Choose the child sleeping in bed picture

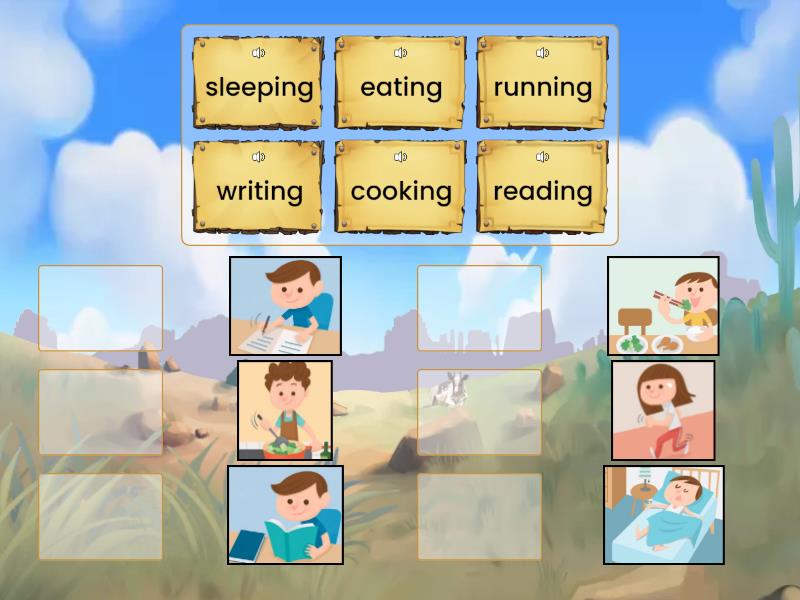pos(663,514)
